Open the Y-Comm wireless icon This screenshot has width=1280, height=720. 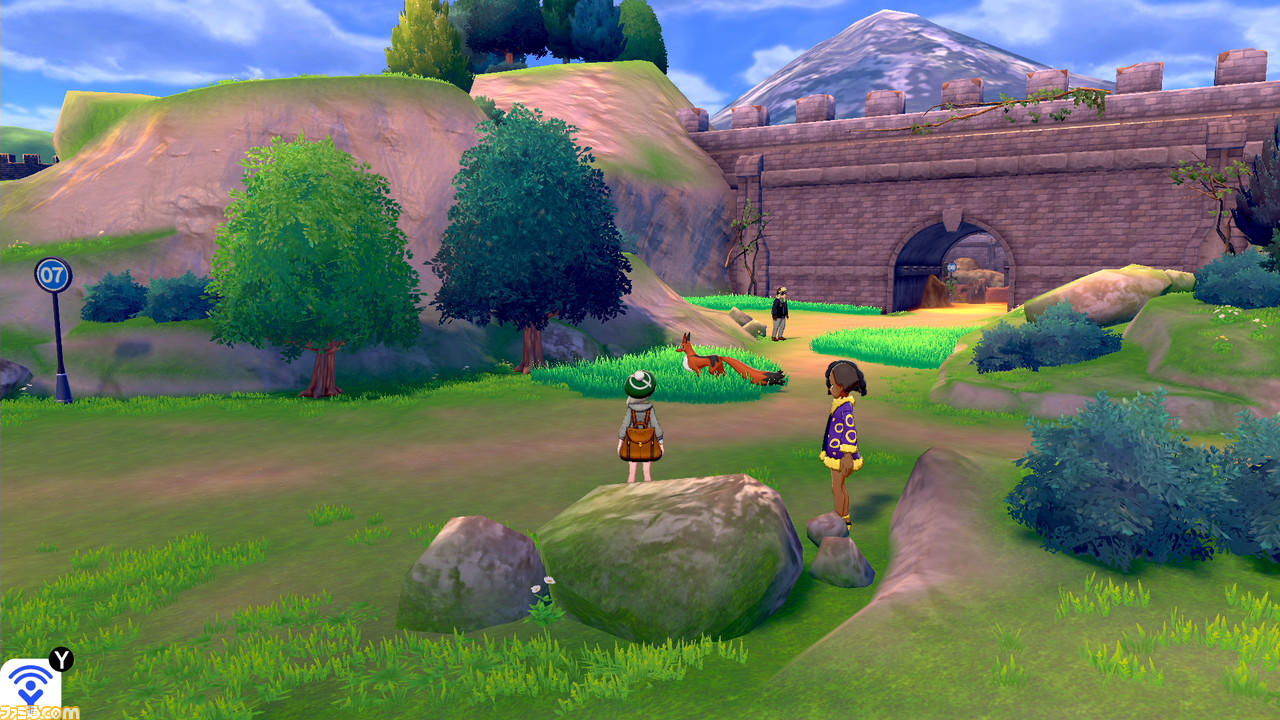(30, 685)
